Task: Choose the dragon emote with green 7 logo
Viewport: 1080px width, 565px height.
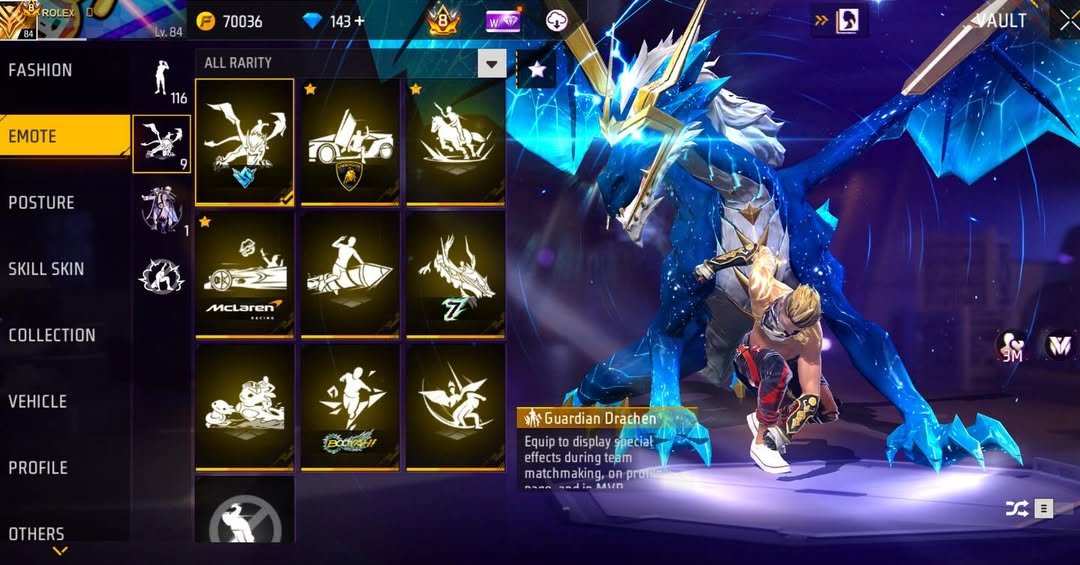Action: pyautogui.click(x=455, y=273)
